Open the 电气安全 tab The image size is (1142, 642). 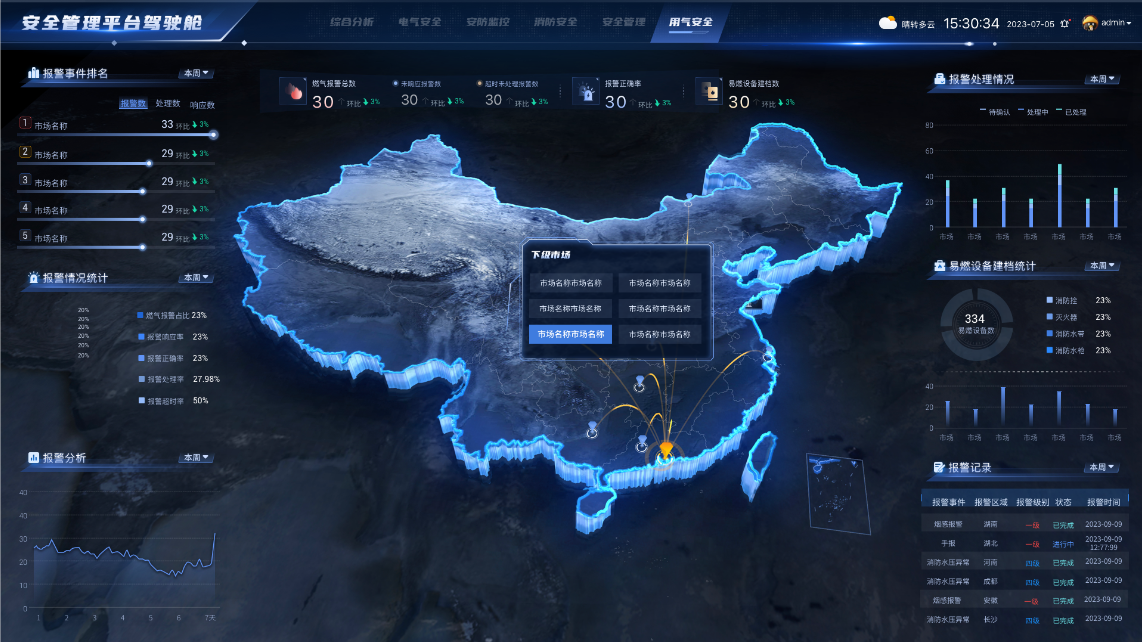point(419,21)
